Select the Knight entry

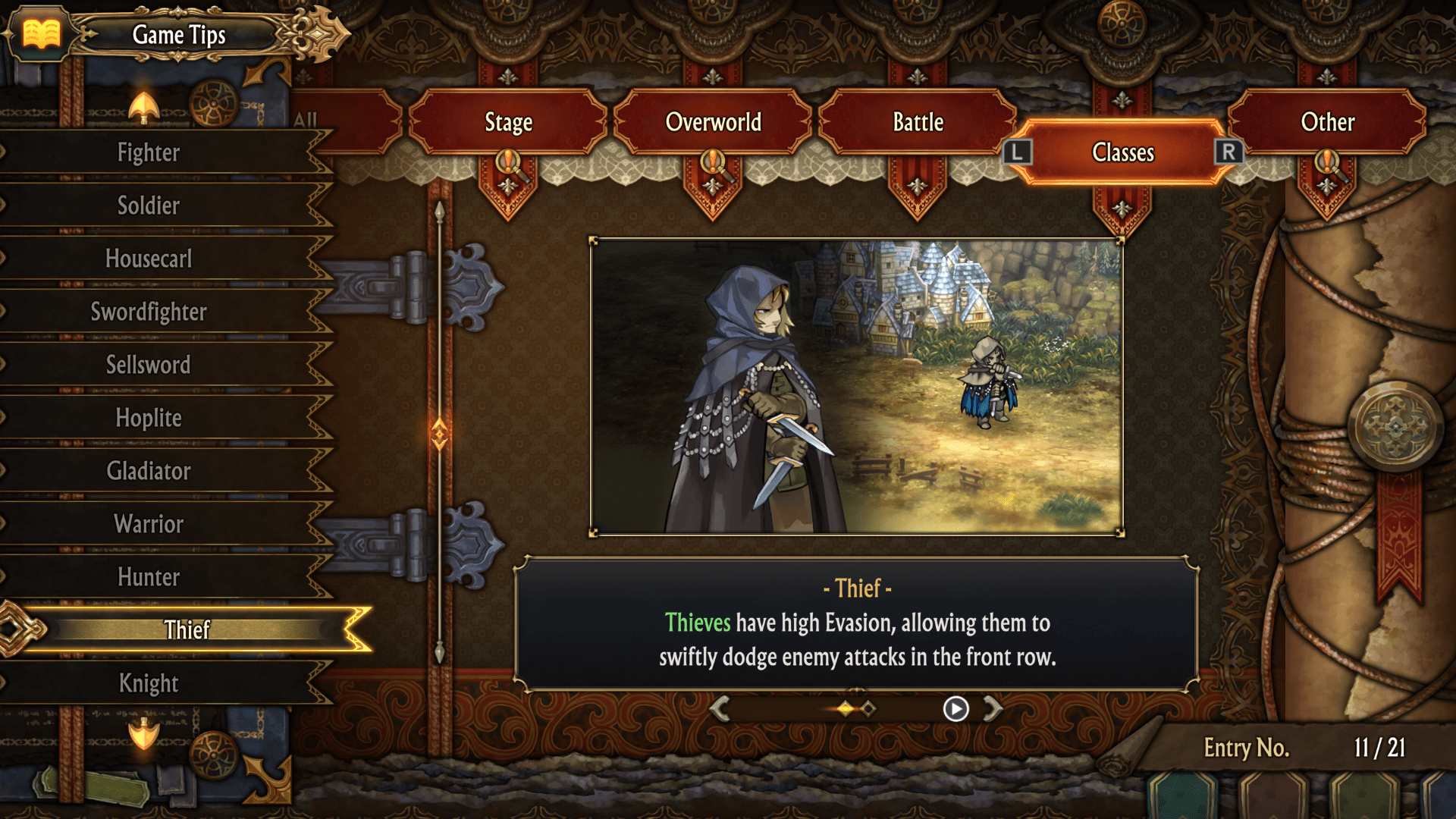point(149,683)
